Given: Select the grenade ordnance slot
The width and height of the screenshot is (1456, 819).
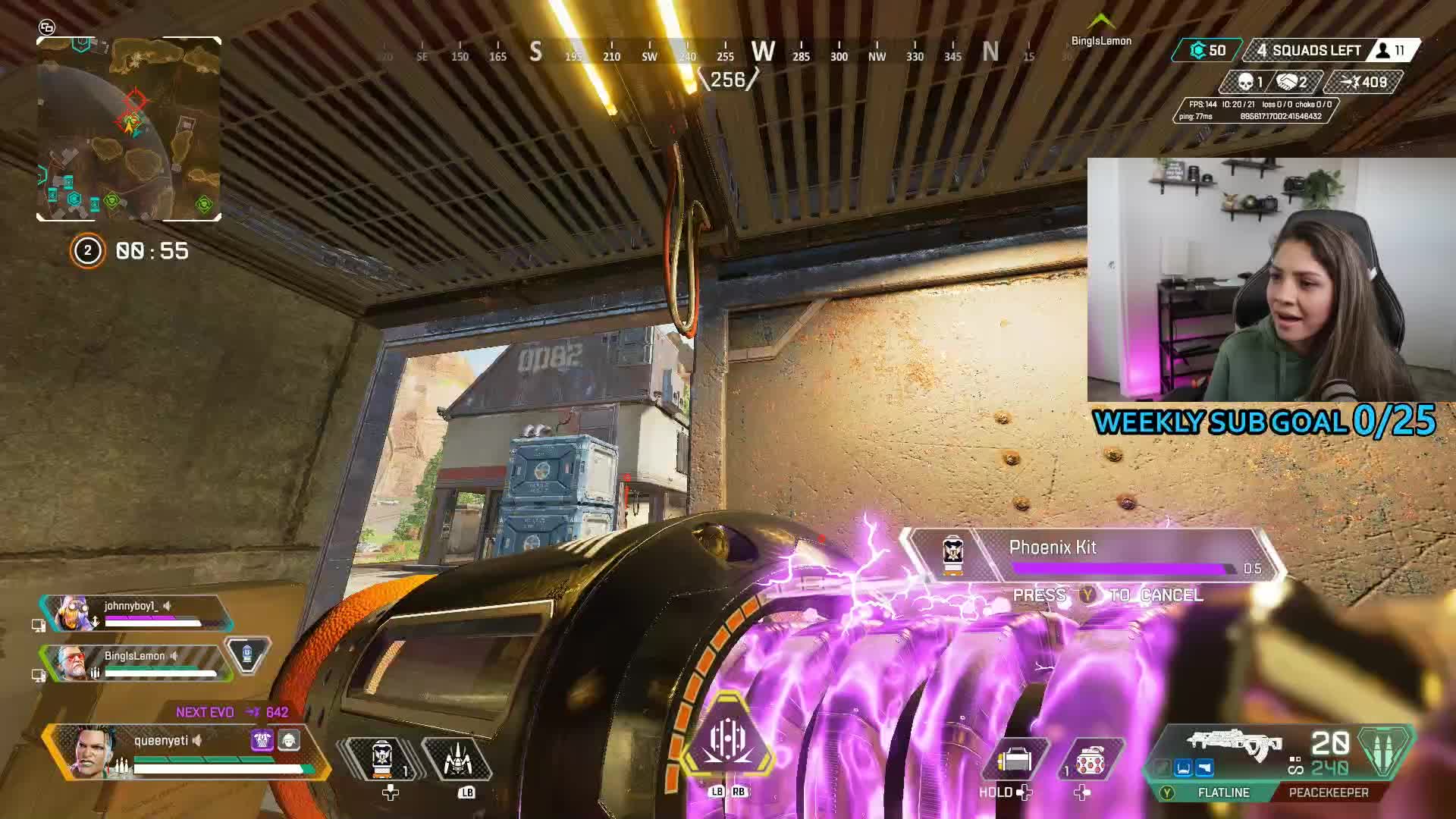Looking at the screenshot, I should click(1089, 760).
